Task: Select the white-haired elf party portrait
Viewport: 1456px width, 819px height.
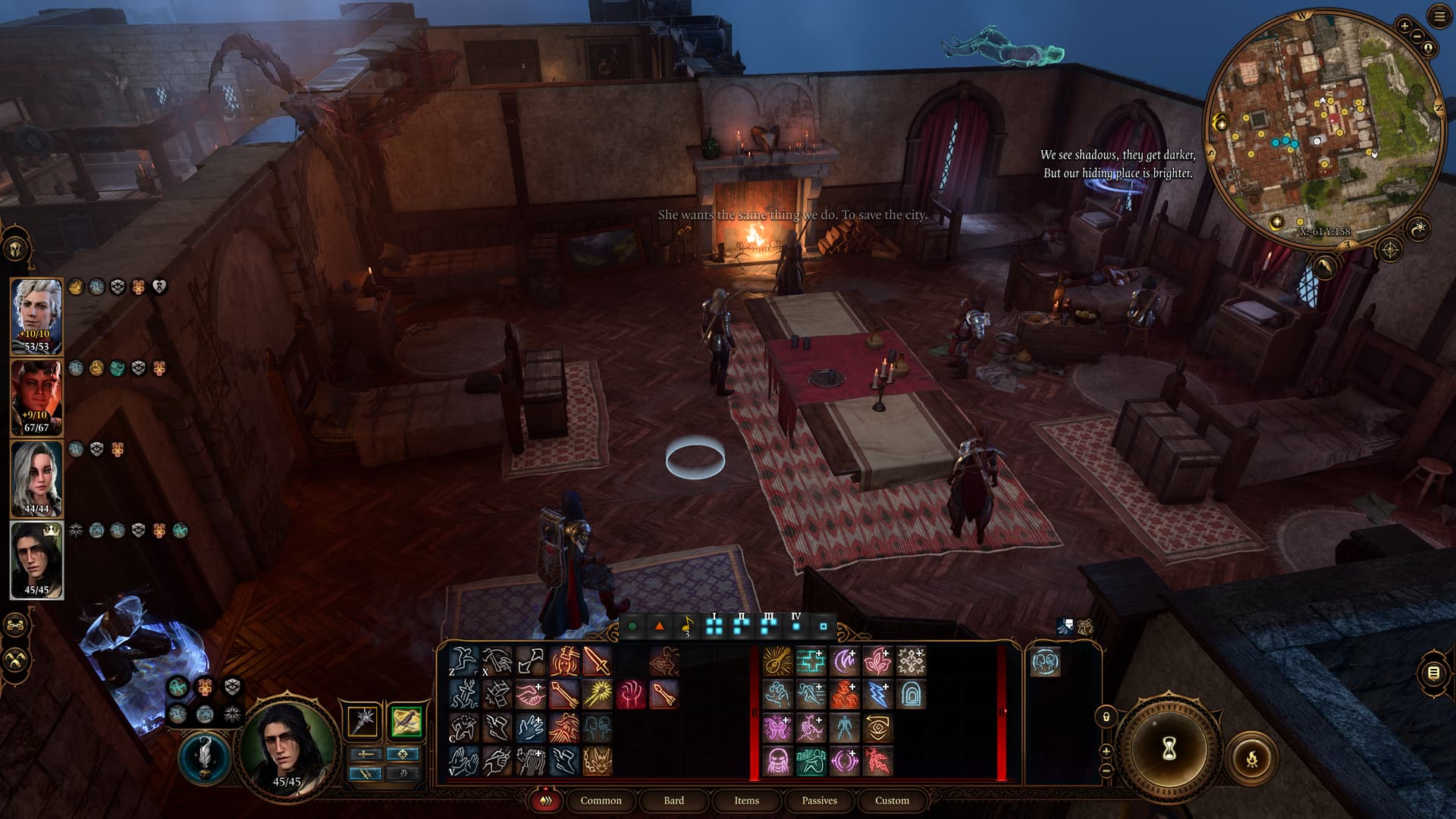Action: pos(36,316)
